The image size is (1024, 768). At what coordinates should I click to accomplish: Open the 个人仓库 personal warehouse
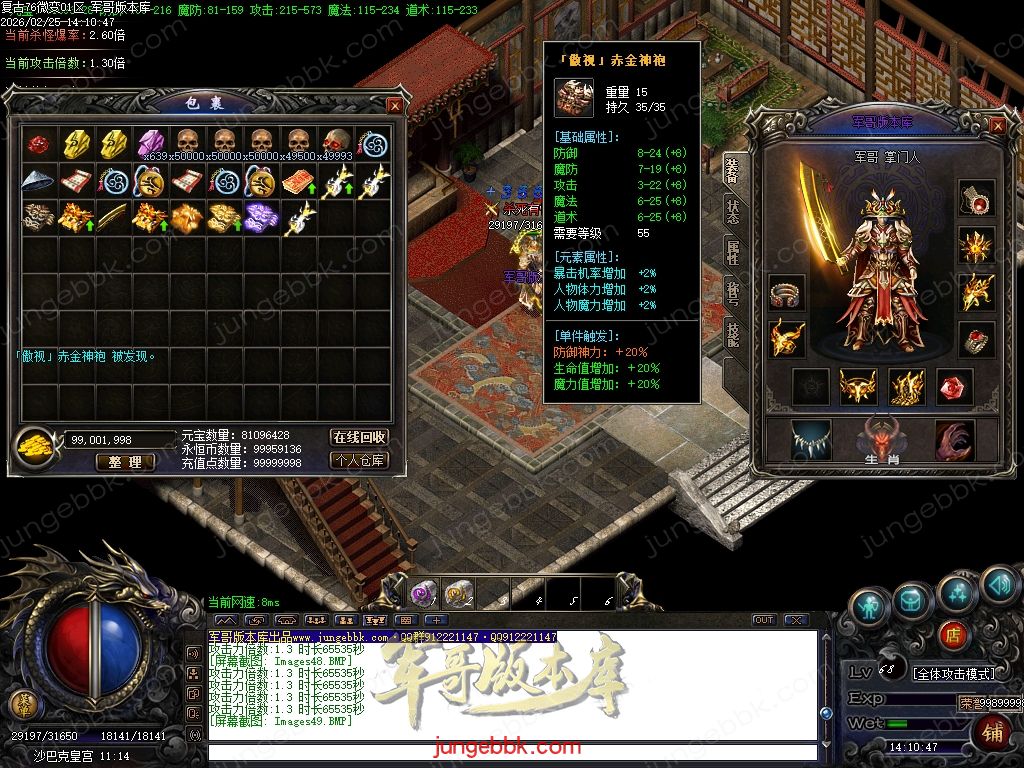(359, 461)
